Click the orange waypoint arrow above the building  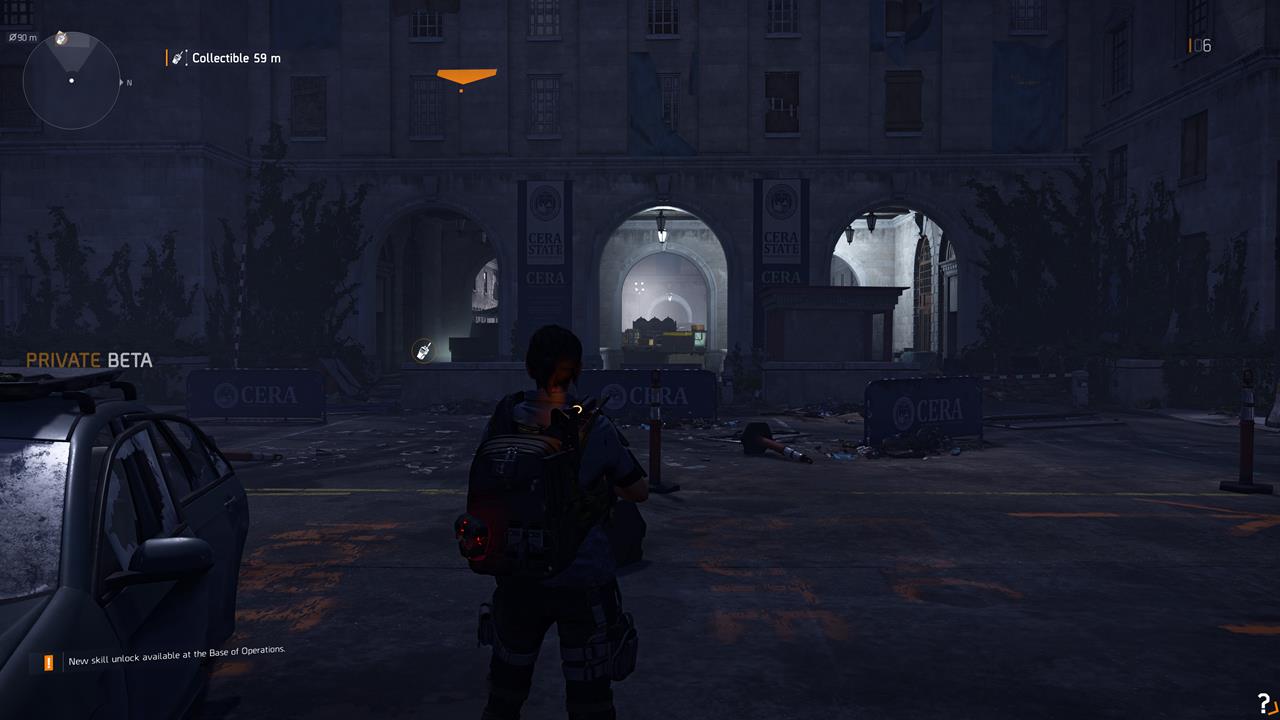[x=466, y=77]
